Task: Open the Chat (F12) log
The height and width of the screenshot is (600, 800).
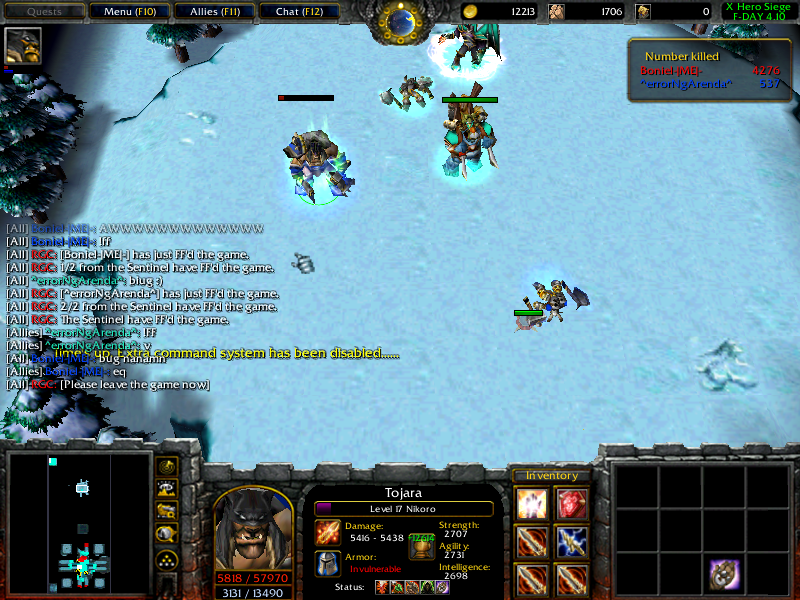Action: point(297,12)
